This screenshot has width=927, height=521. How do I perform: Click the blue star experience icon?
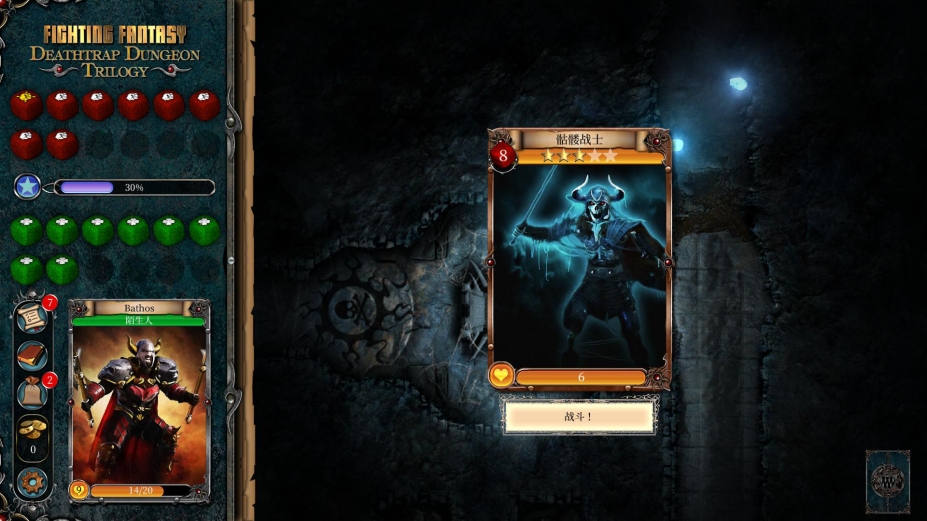click(27, 186)
